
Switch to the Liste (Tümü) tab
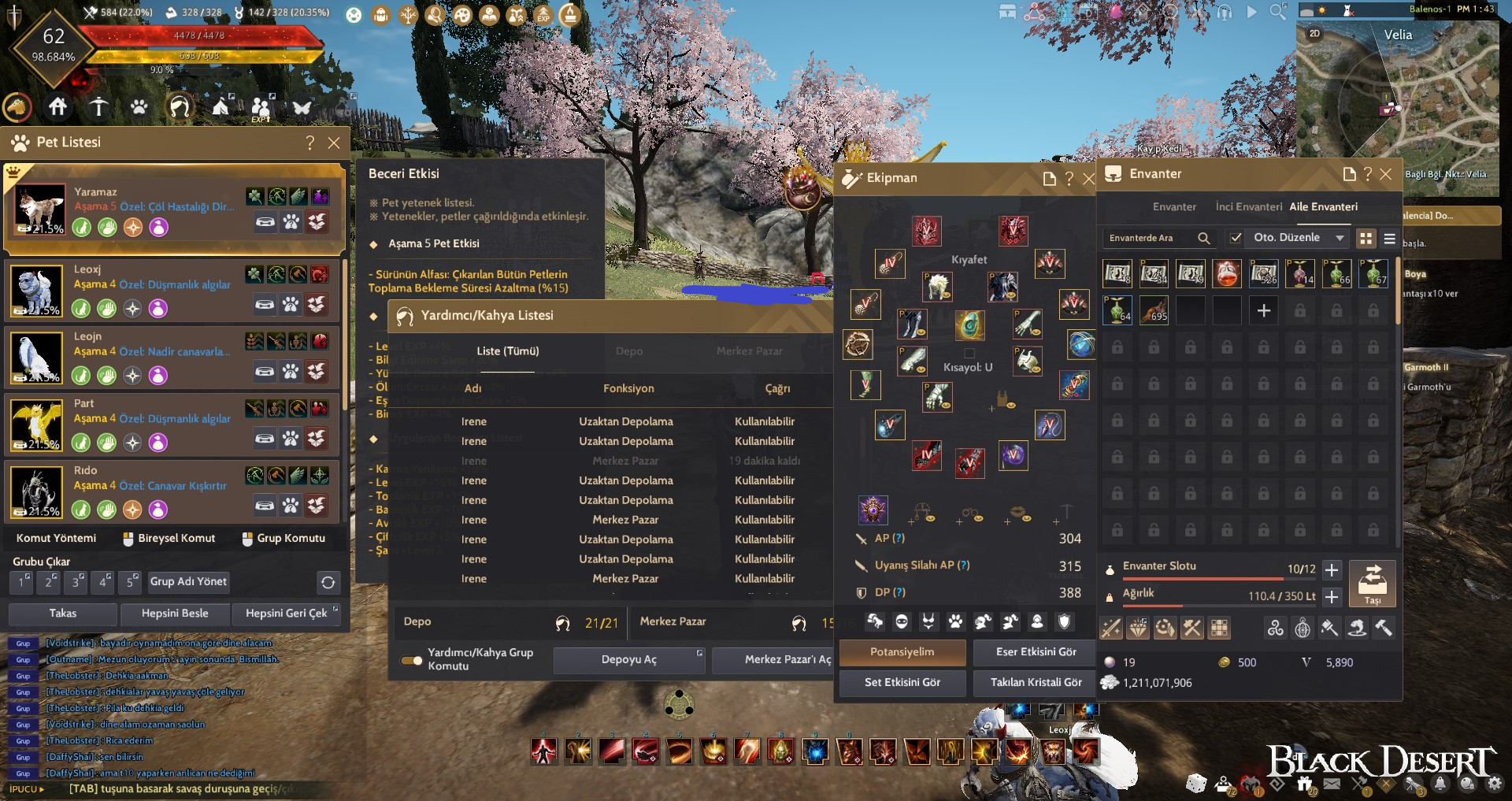pos(508,351)
